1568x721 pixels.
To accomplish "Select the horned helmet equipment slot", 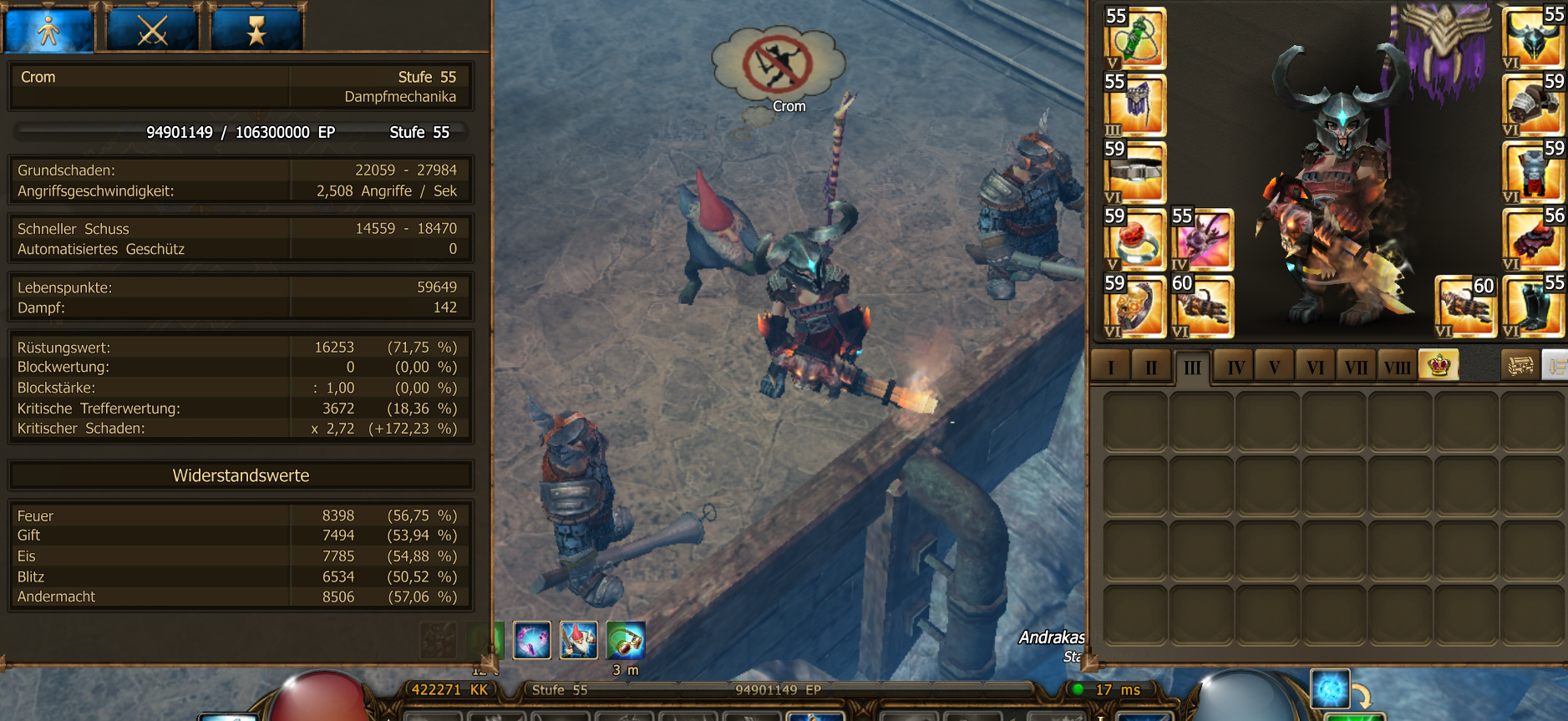I will pyautogui.click(x=1533, y=38).
